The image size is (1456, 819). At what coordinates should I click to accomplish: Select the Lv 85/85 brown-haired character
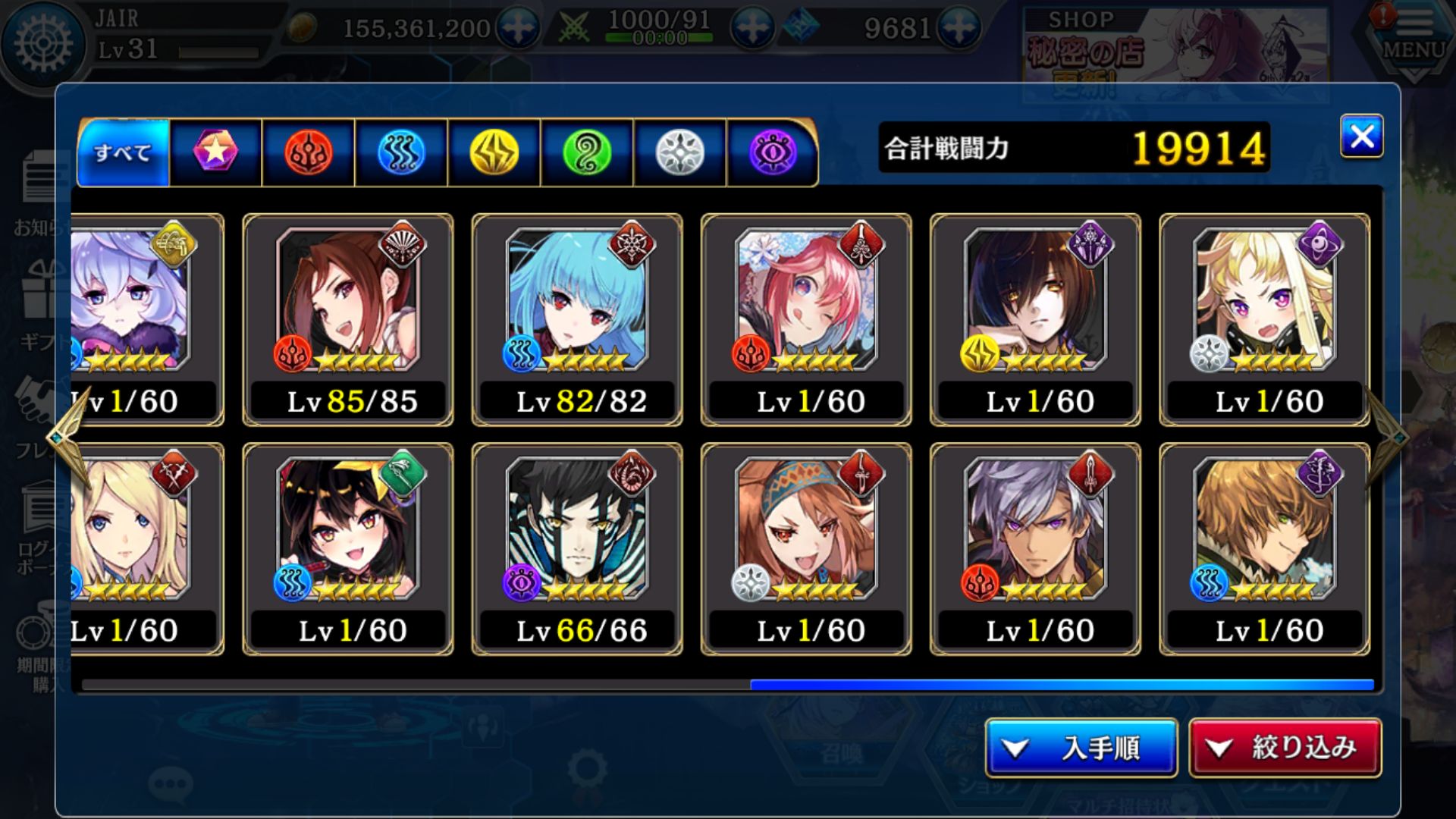click(348, 319)
